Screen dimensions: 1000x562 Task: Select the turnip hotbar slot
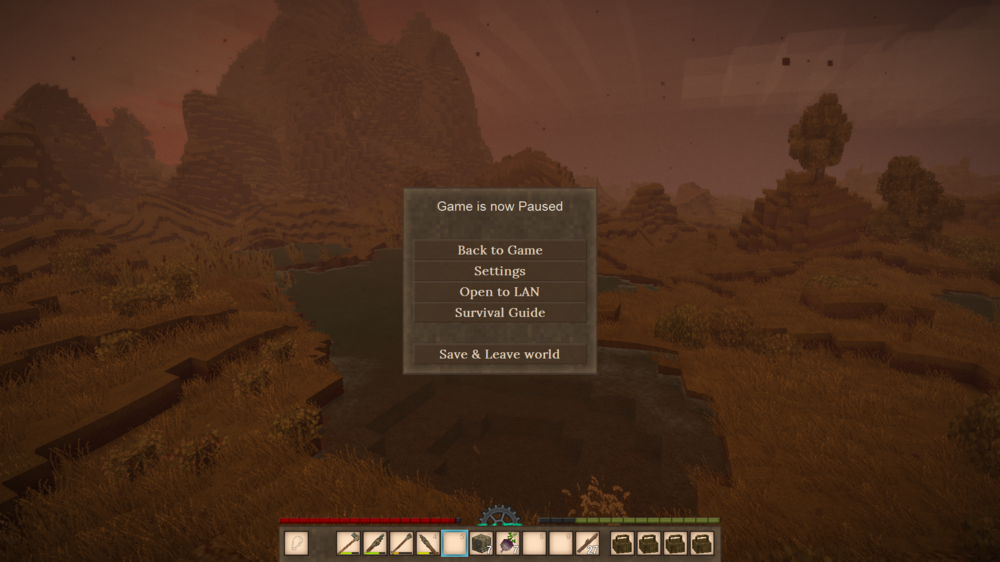[507, 543]
